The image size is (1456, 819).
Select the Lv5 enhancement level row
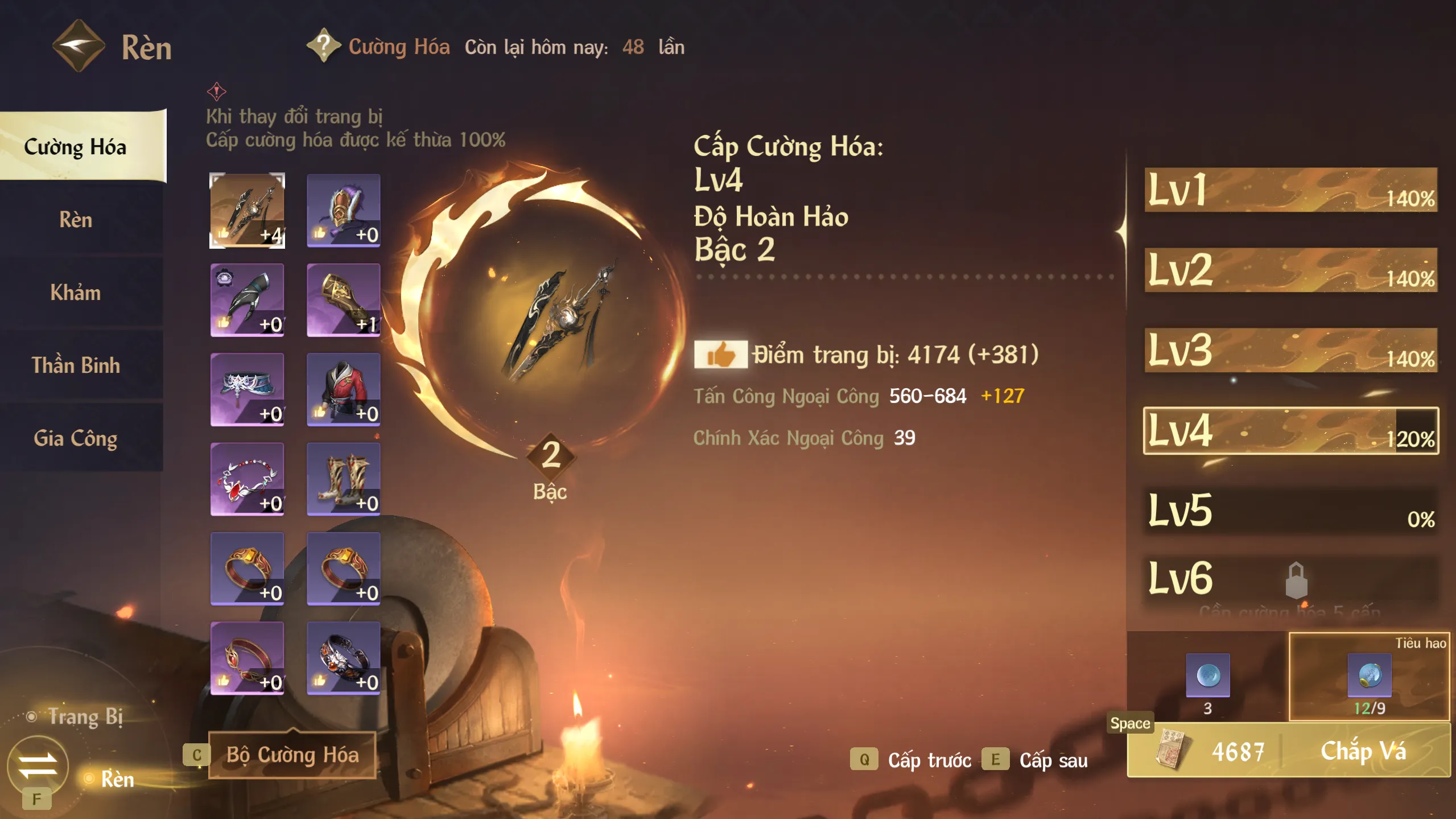coord(1290,511)
